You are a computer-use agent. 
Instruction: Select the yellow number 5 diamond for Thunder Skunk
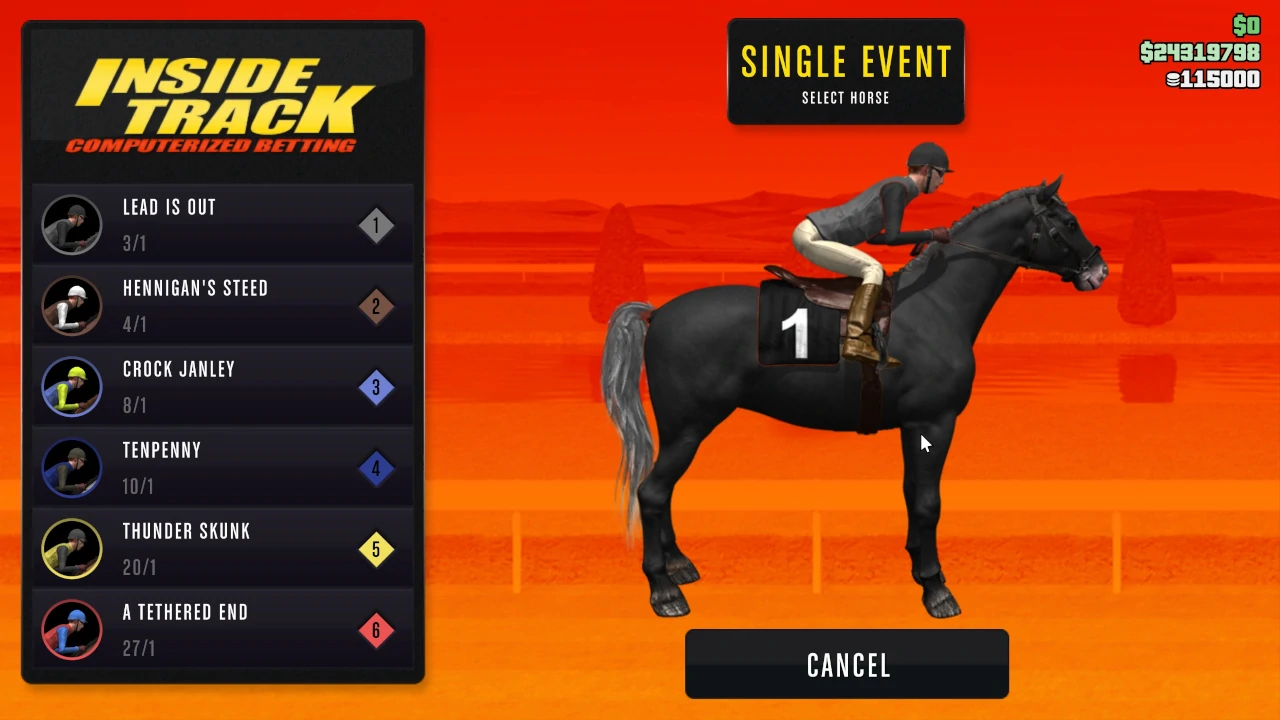click(376, 549)
